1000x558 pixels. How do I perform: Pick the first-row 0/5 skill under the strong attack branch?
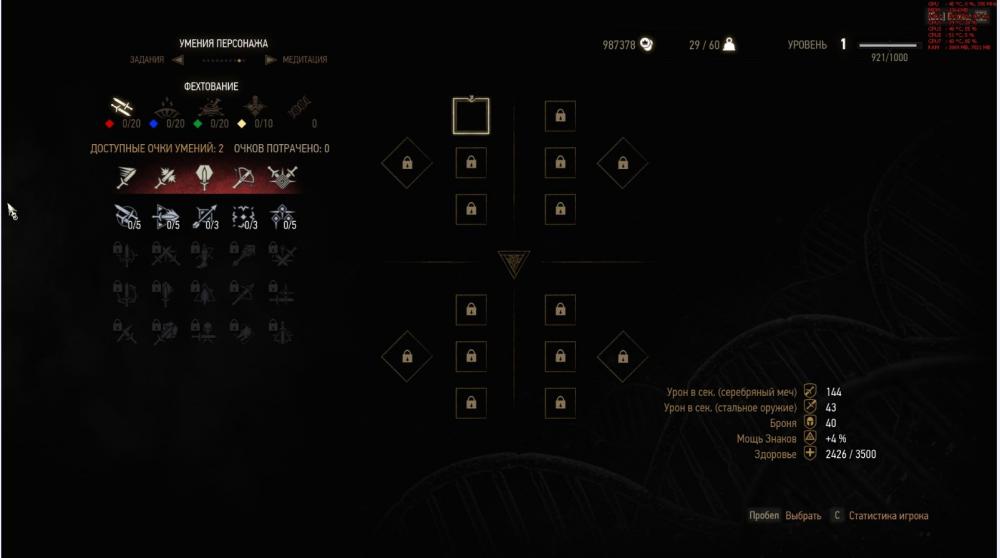[x=165, y=214]
